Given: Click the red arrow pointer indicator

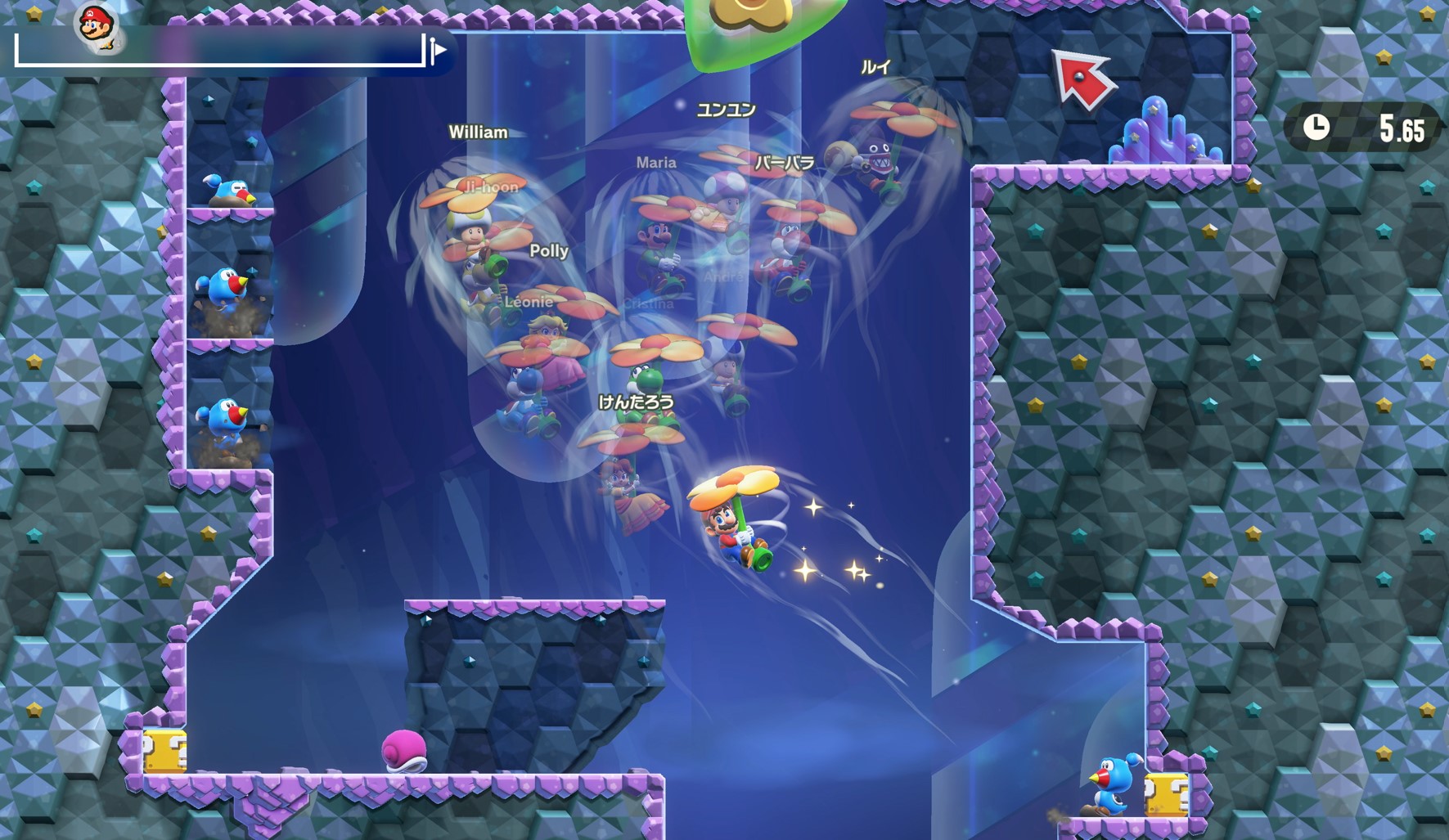Looking at the screenshot, I should click(x=1082, y=78).
